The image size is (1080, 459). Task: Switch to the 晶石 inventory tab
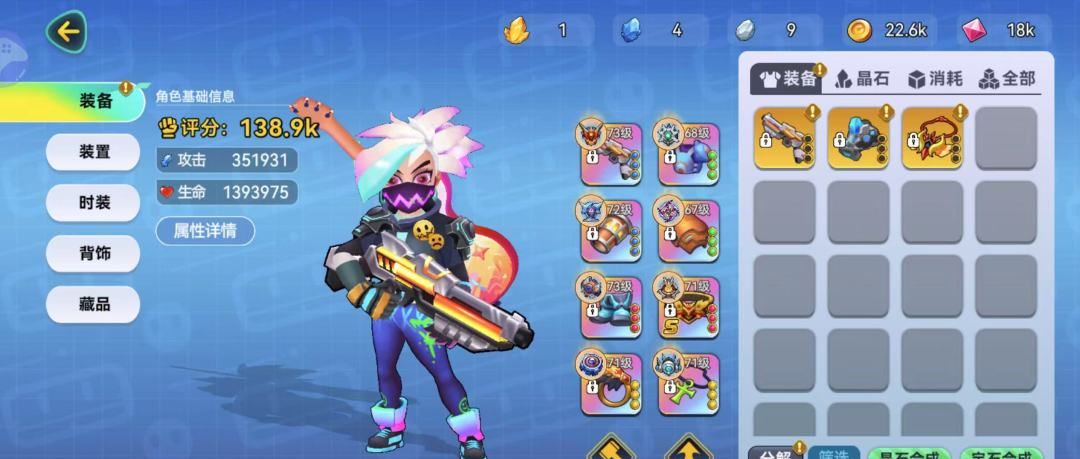862,78
